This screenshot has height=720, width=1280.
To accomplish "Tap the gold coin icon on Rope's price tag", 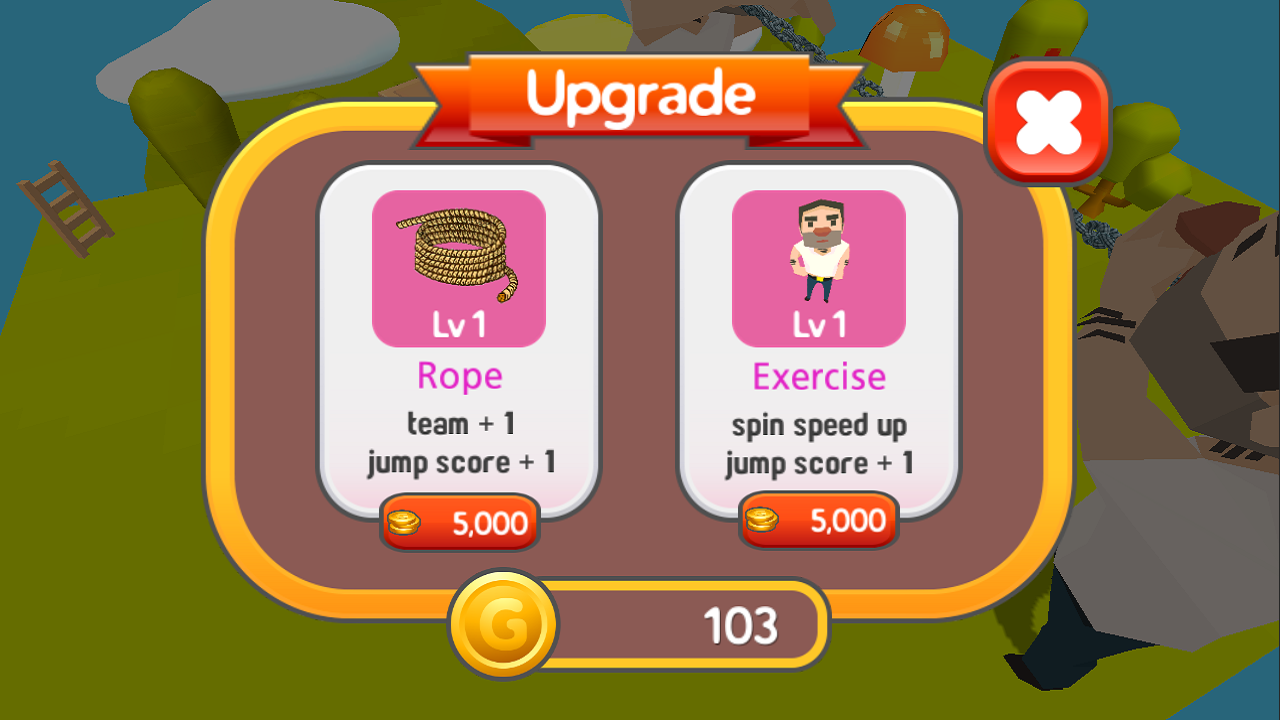I will coord(404,521).
